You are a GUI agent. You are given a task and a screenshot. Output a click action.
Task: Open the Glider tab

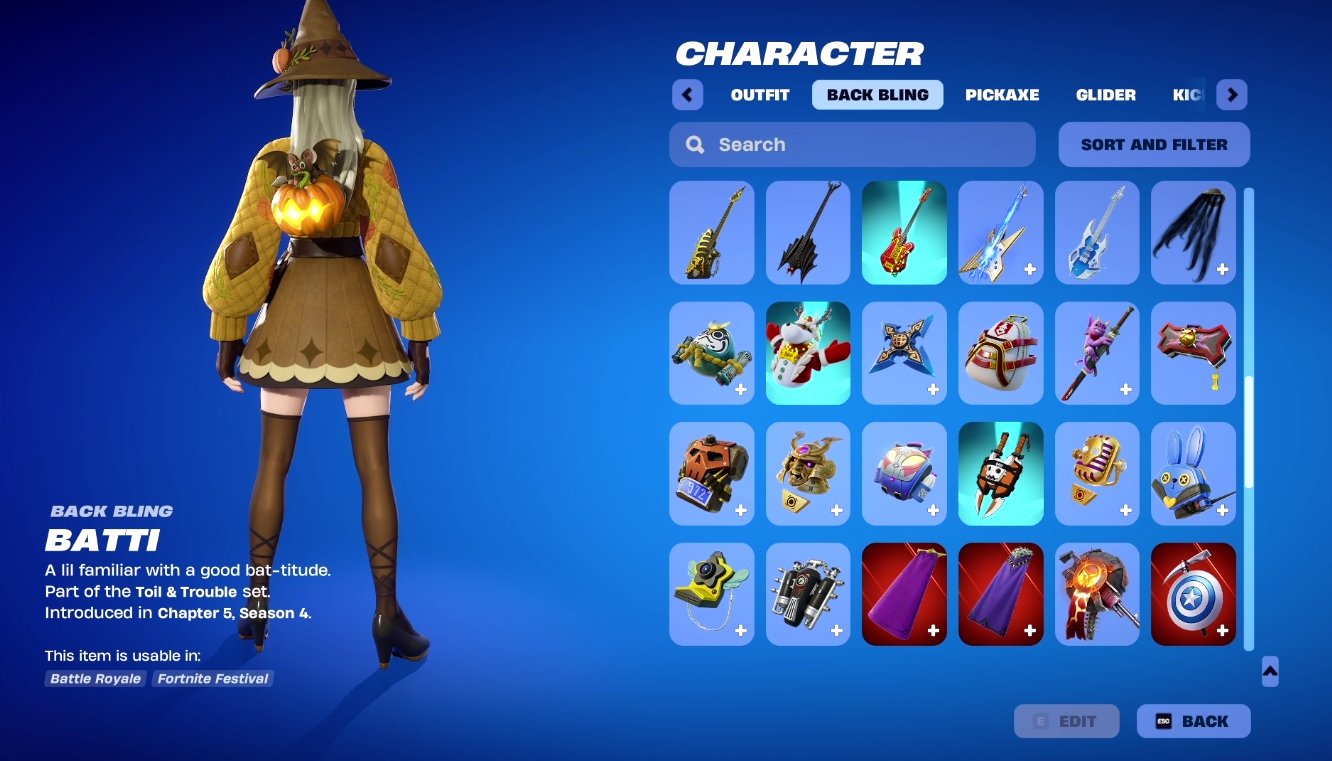tap(1105, 94)
